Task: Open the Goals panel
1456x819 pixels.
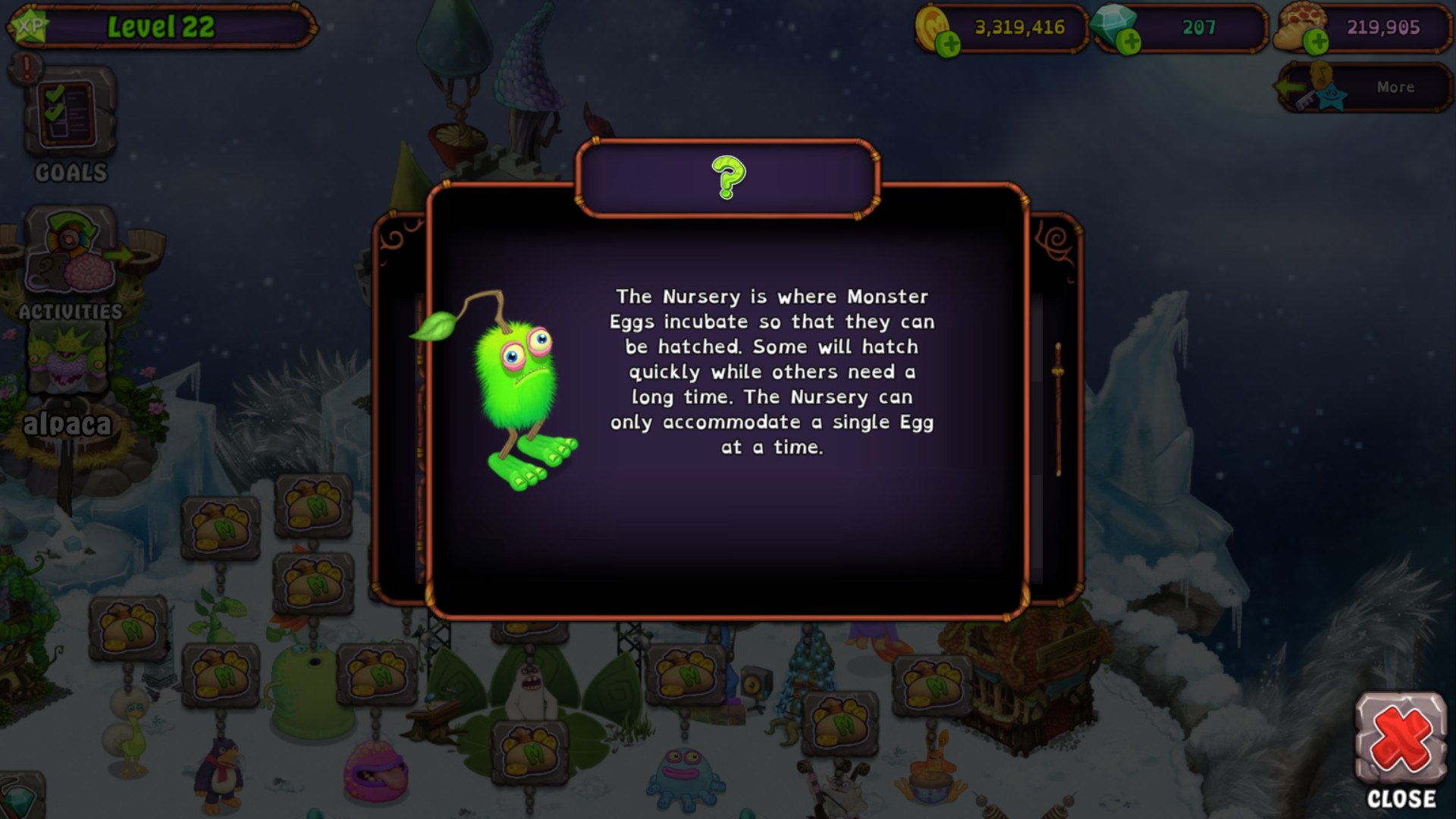Action: [68, 121]
